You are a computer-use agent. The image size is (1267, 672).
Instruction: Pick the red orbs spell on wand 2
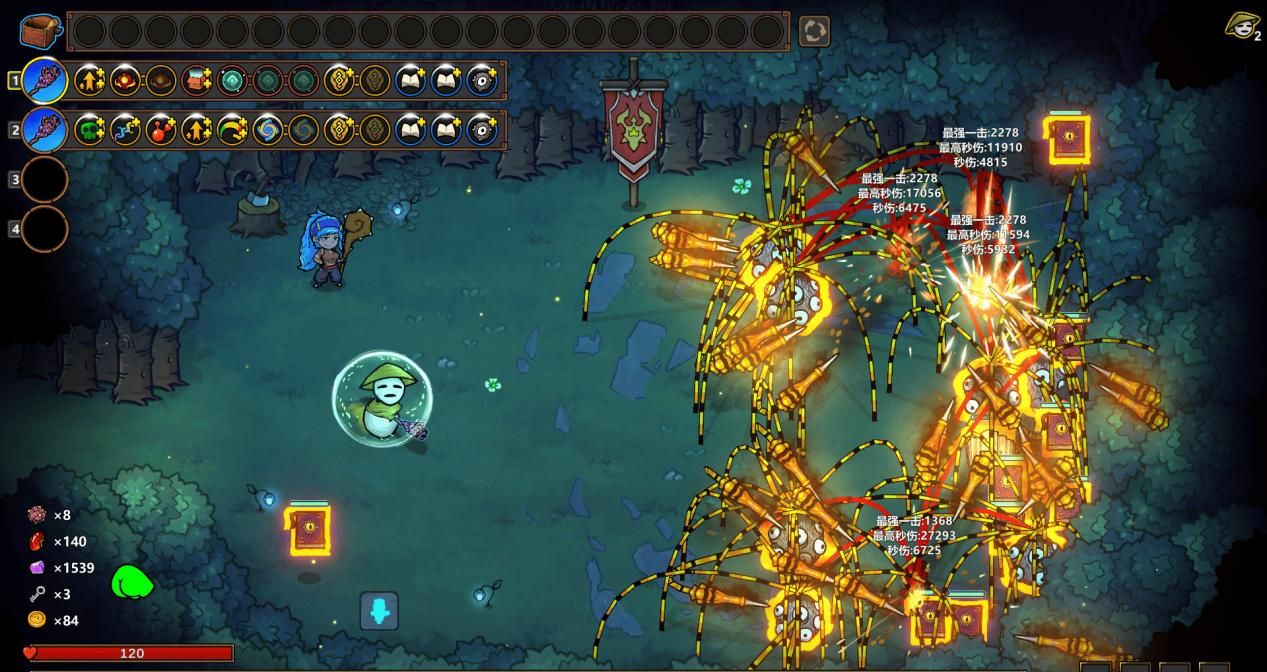tap(161, 130)
